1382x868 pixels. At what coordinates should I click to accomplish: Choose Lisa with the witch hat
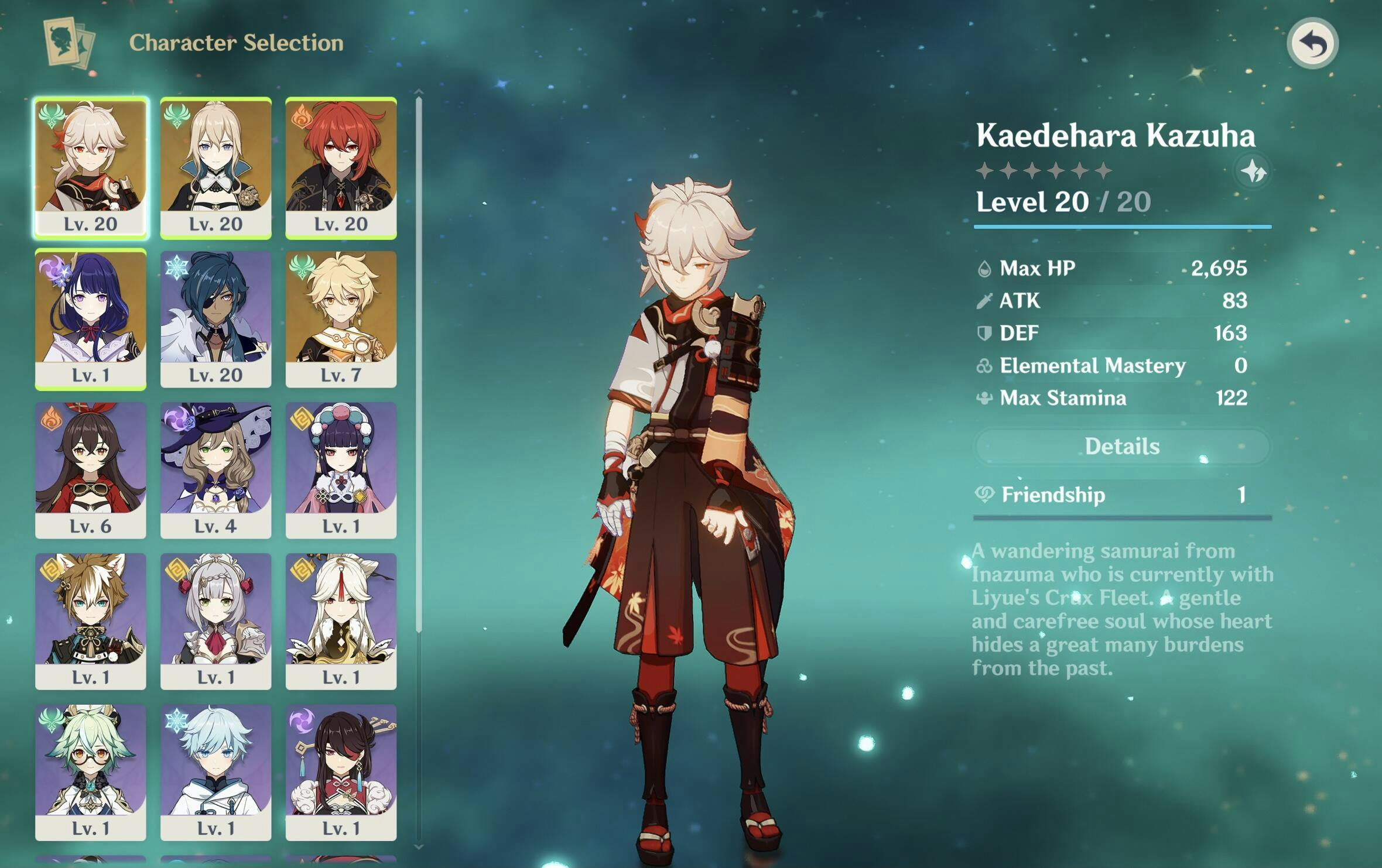point(215,470)
